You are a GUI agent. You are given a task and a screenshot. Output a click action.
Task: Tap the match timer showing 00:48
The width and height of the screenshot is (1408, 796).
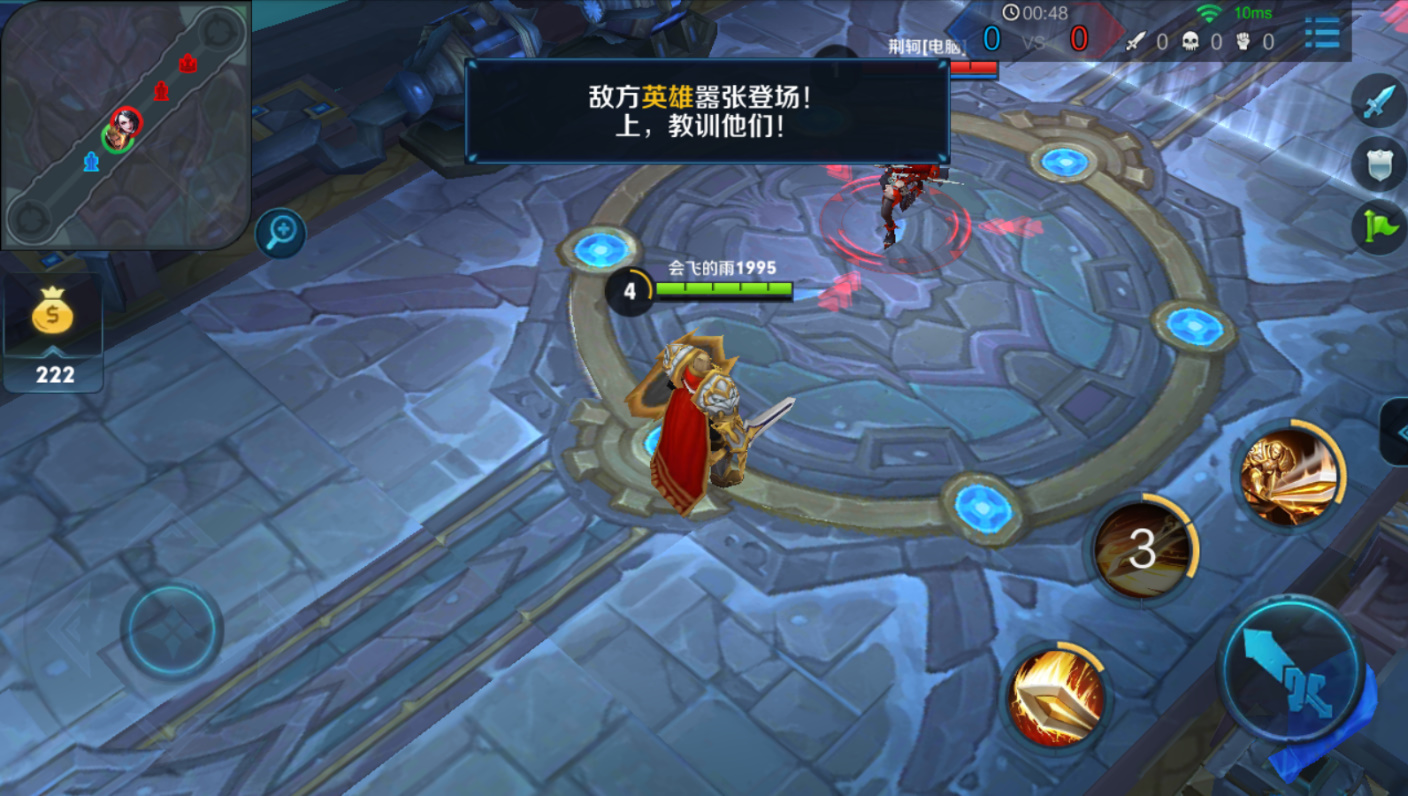[x=1033, y=11]
